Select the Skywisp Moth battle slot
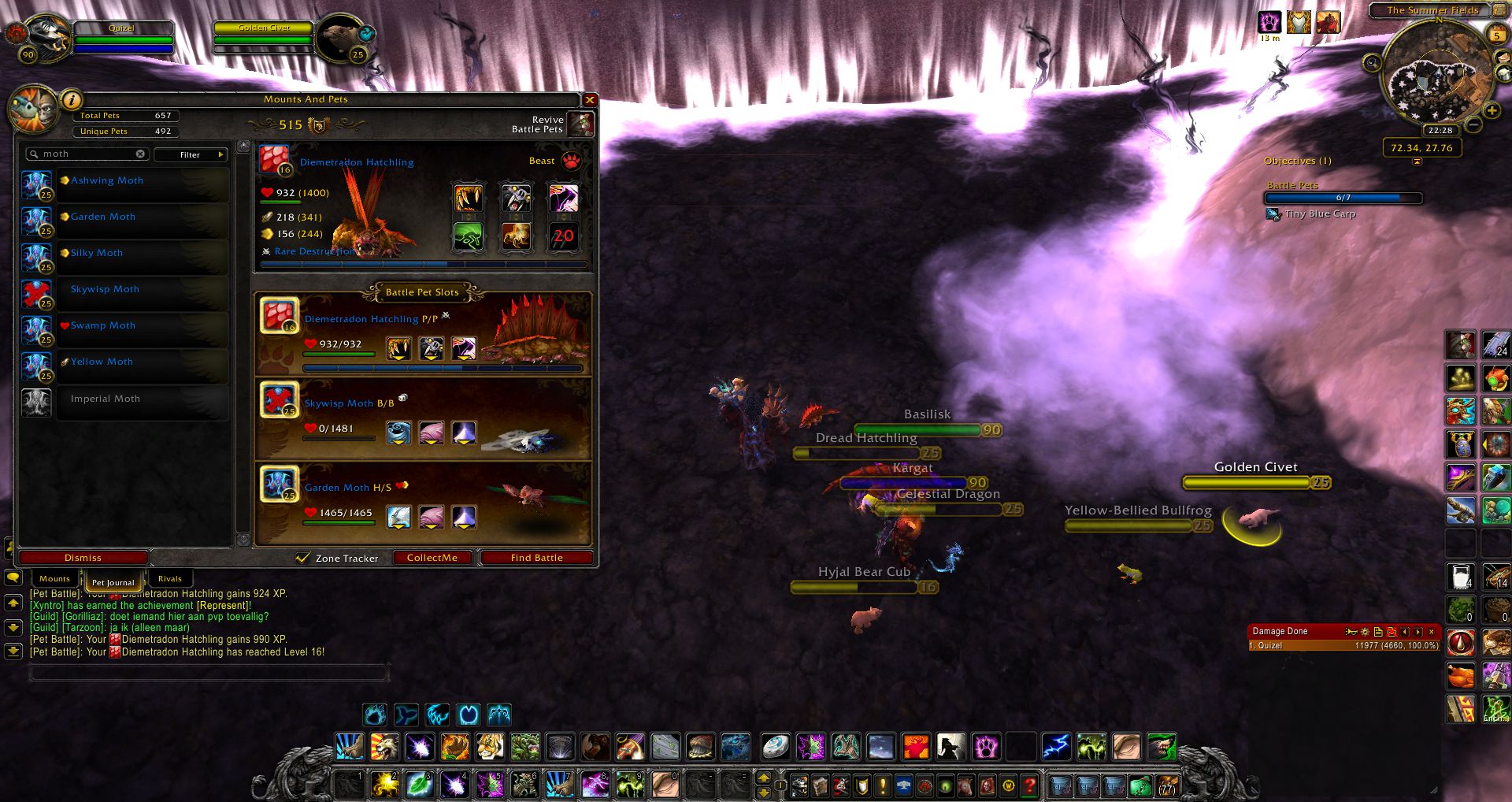 point(280,401)
